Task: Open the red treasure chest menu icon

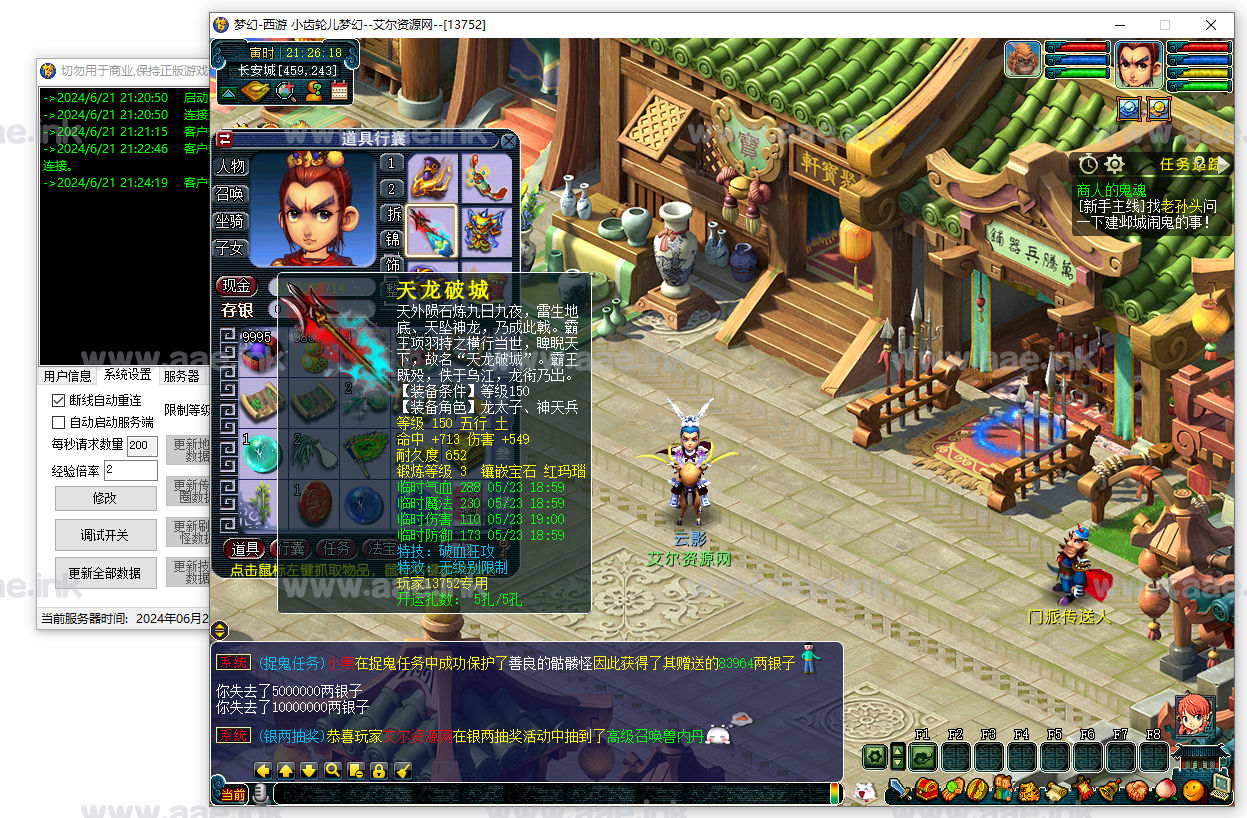Action: tap(927, 790)
